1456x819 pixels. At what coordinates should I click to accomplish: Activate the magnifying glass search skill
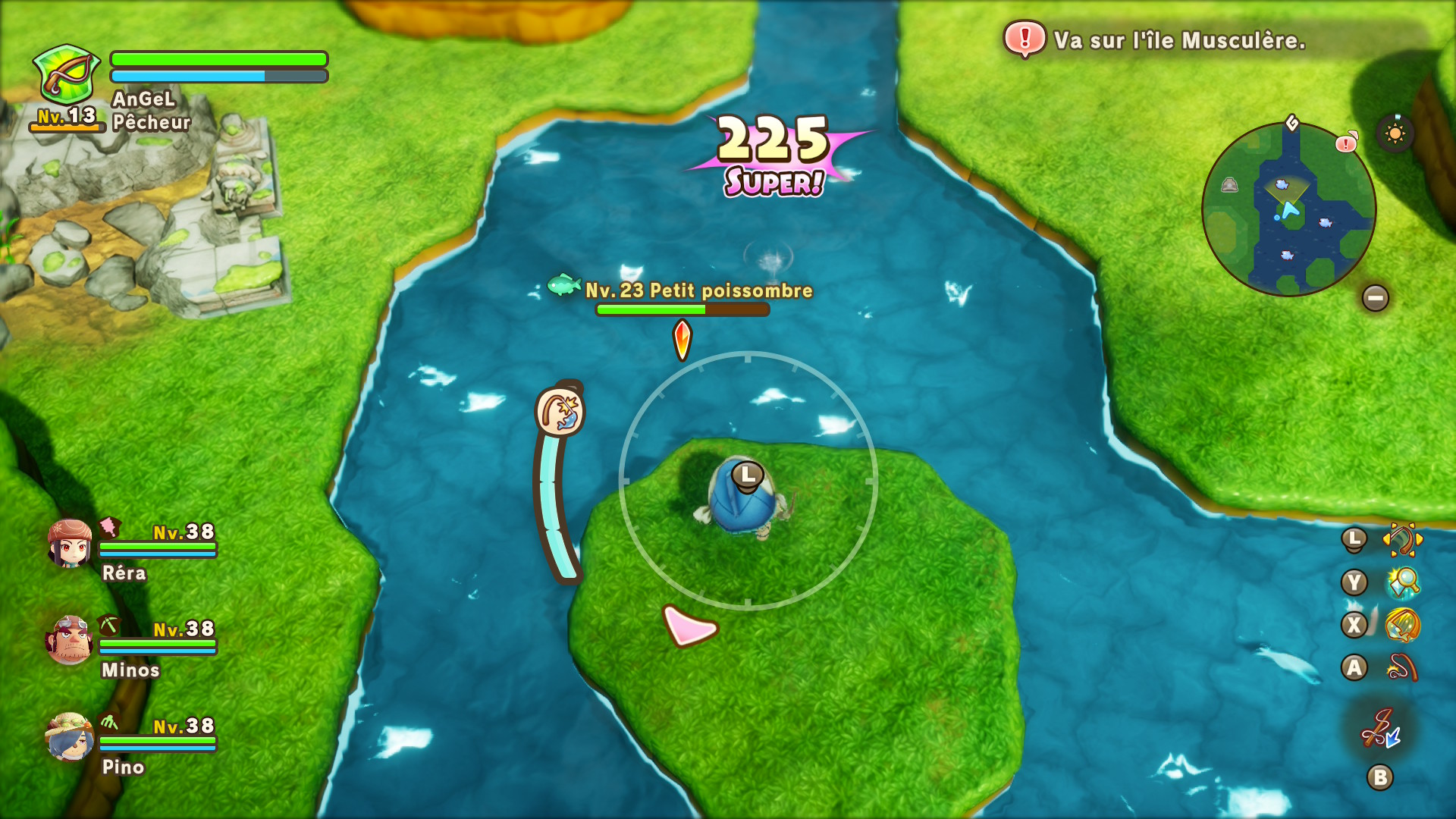[1403, 582]
